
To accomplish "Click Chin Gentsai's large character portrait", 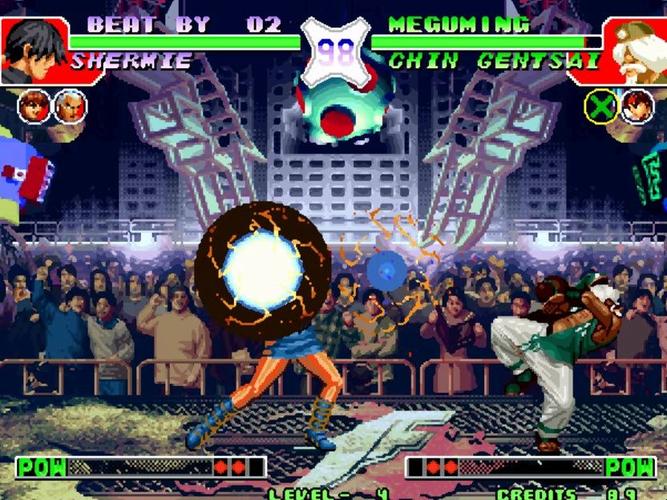I will pos(634,49).
